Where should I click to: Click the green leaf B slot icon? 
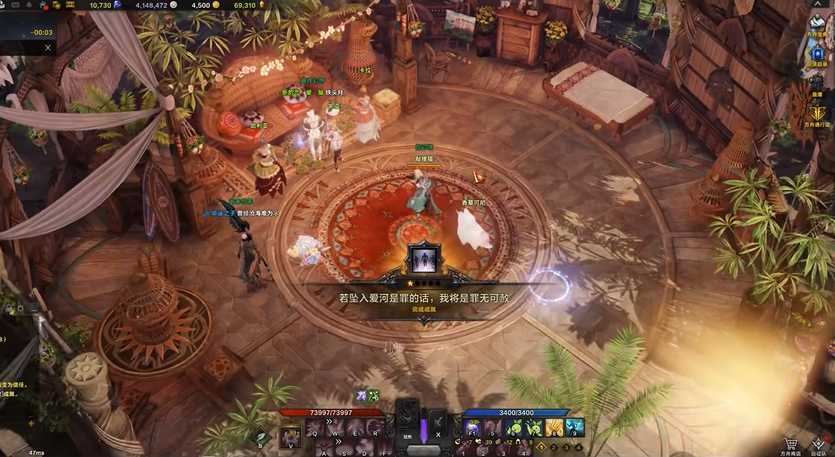pyautogui.click(x=261, y=436)
